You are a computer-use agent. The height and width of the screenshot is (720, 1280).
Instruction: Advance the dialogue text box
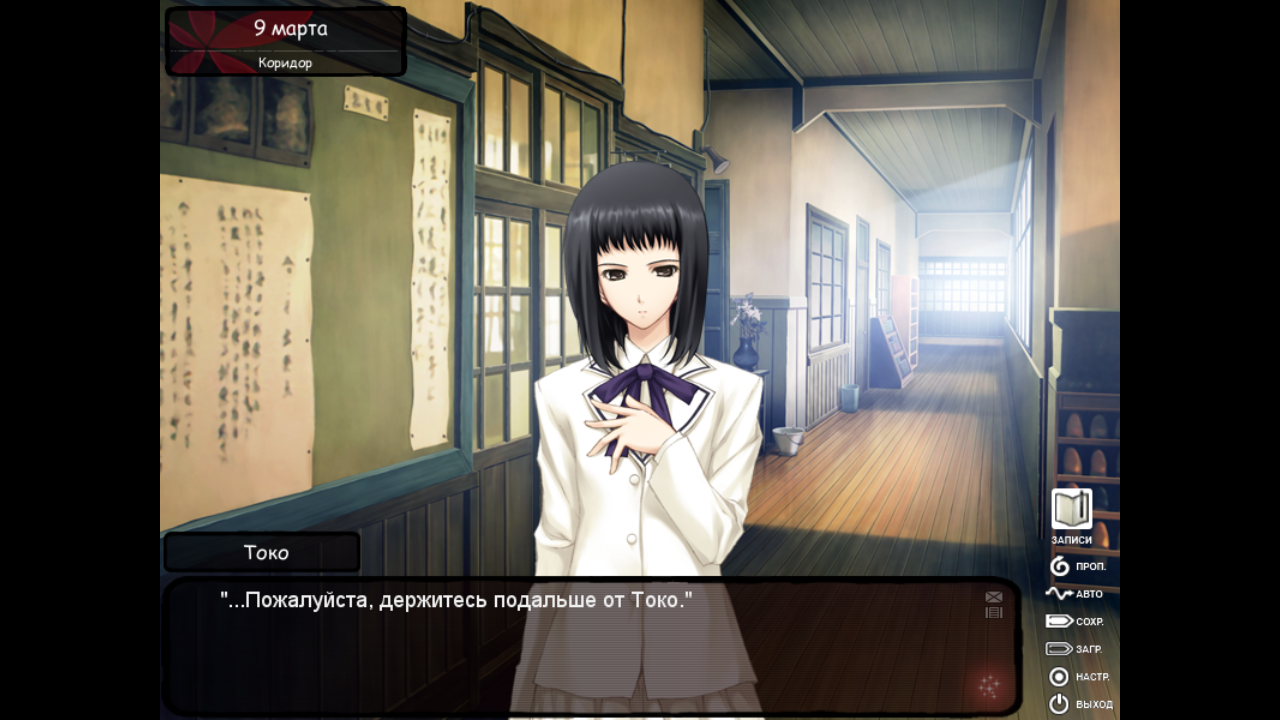point(590,650)
